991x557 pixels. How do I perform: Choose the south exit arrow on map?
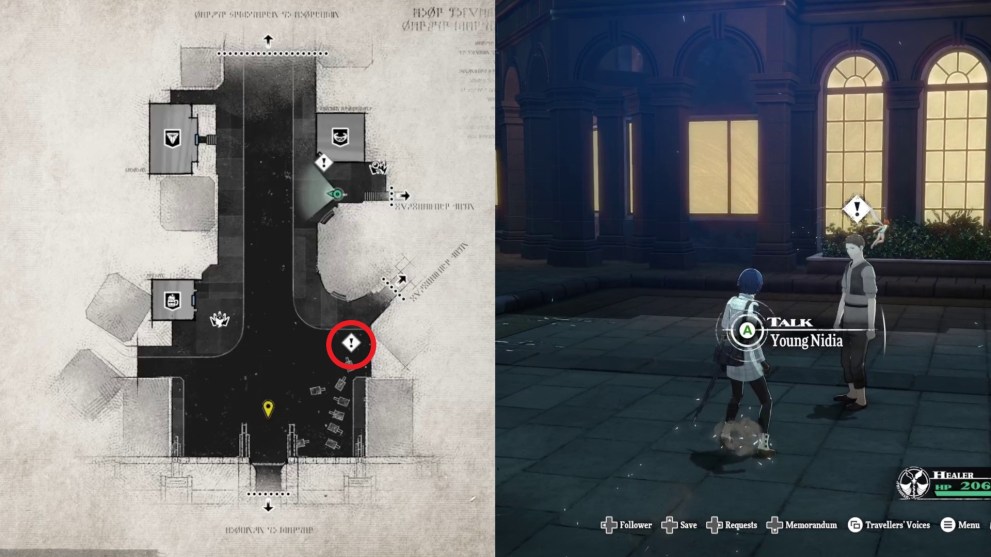tap(268, 506)
